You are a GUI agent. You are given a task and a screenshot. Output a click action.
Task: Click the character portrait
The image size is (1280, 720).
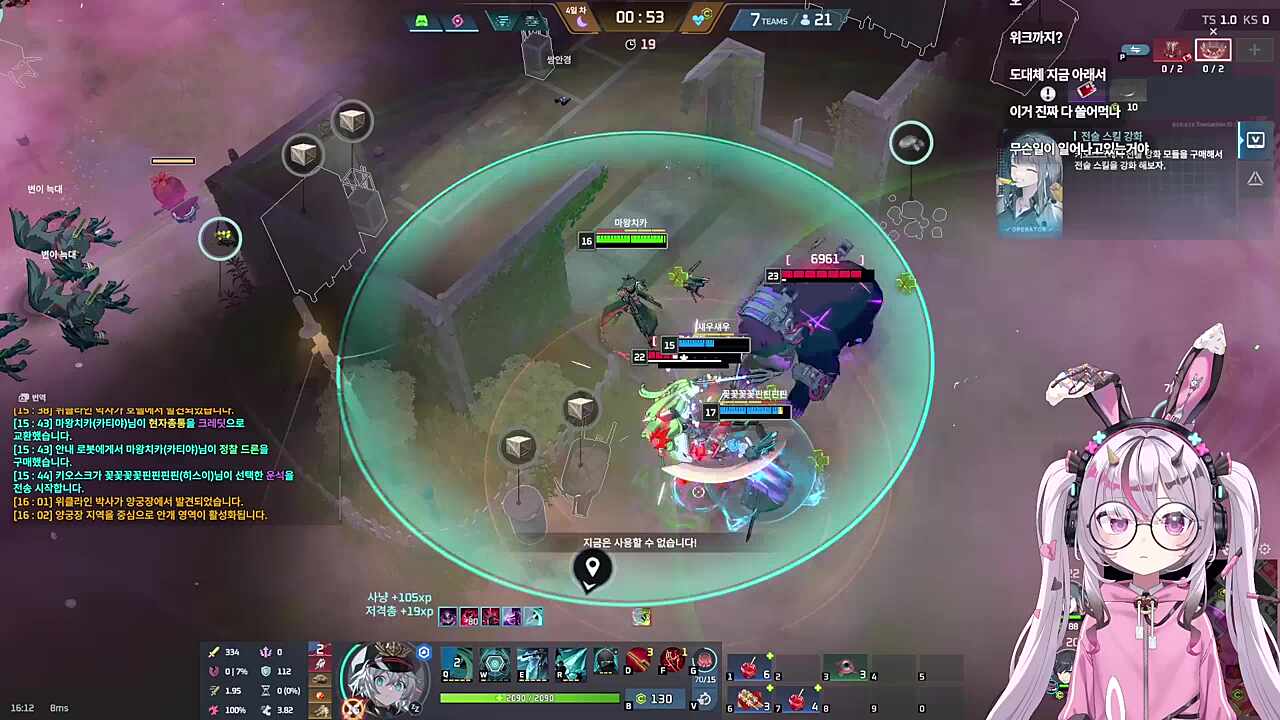[382, 676]
